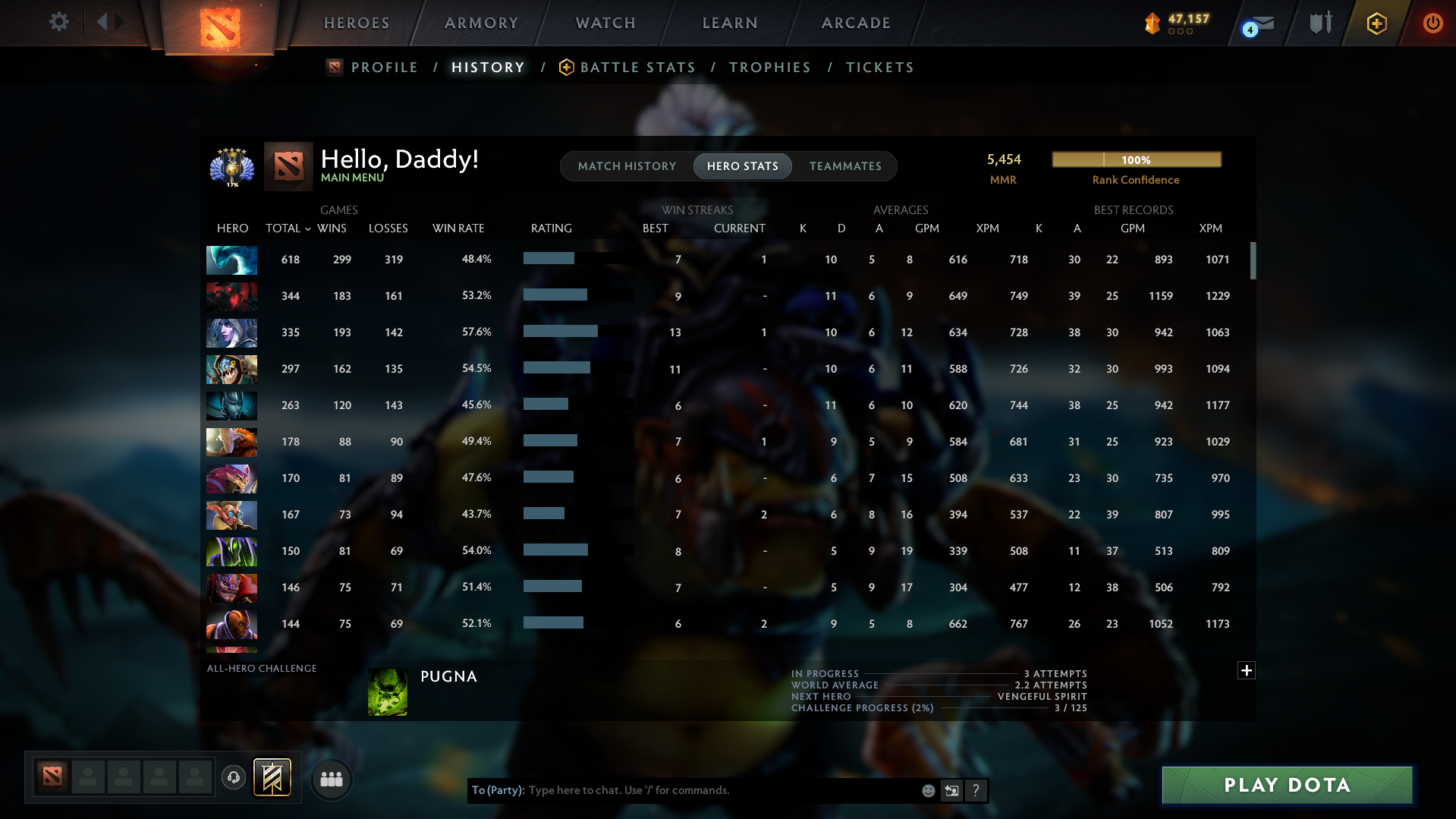Switch to the MATCH HISTORY tab

pos(627,166)
